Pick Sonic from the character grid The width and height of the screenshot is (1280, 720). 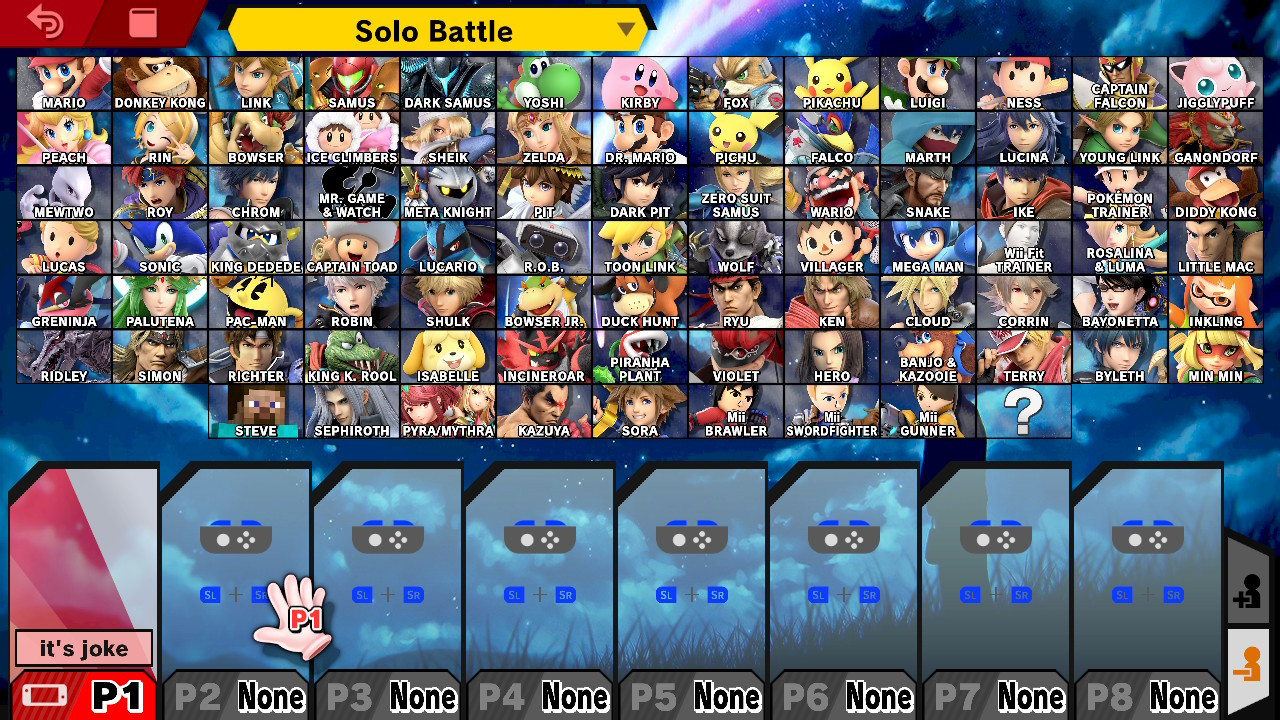[x=159, y=245]
